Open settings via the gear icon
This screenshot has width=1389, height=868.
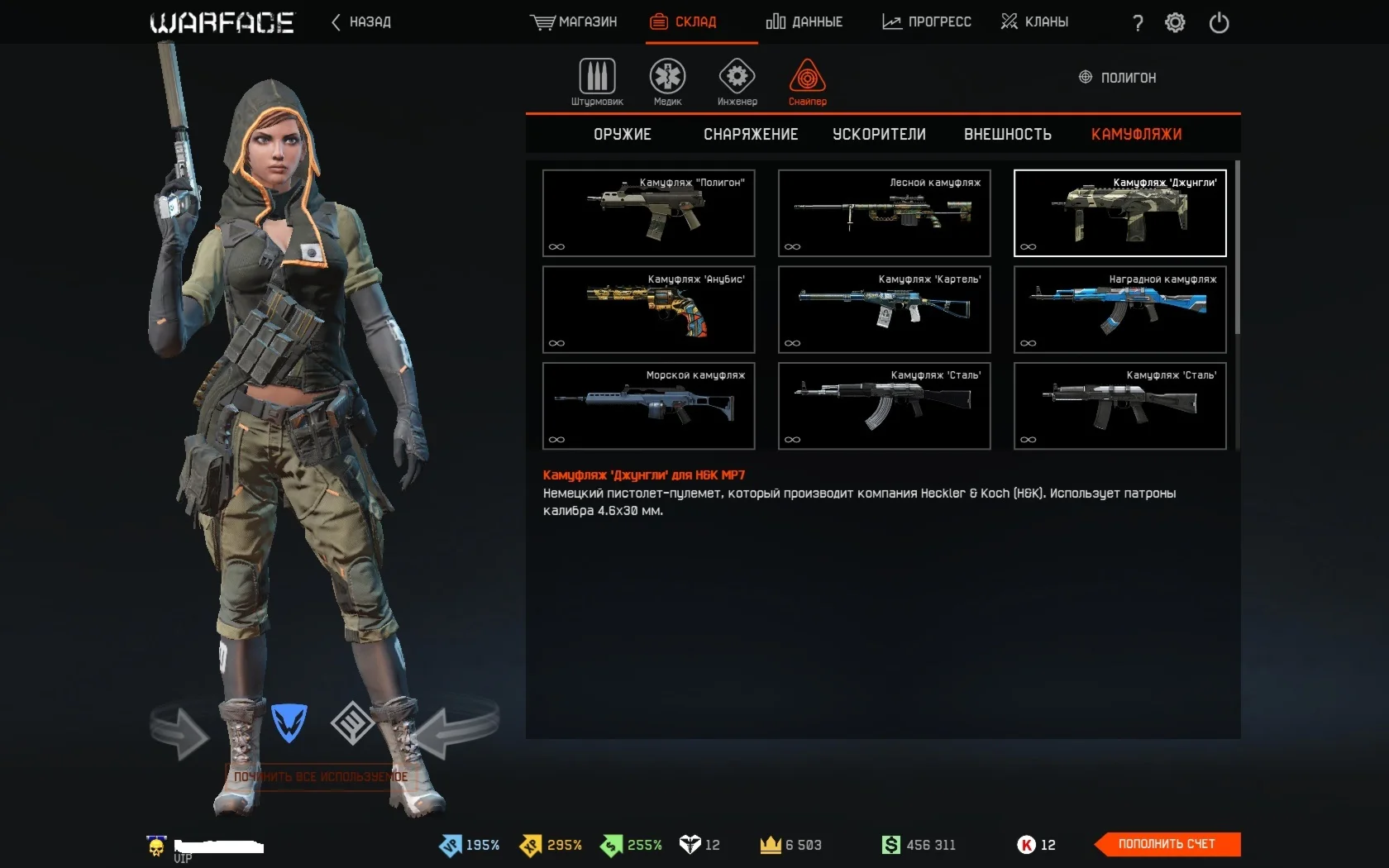click(x=1175, y=23)
